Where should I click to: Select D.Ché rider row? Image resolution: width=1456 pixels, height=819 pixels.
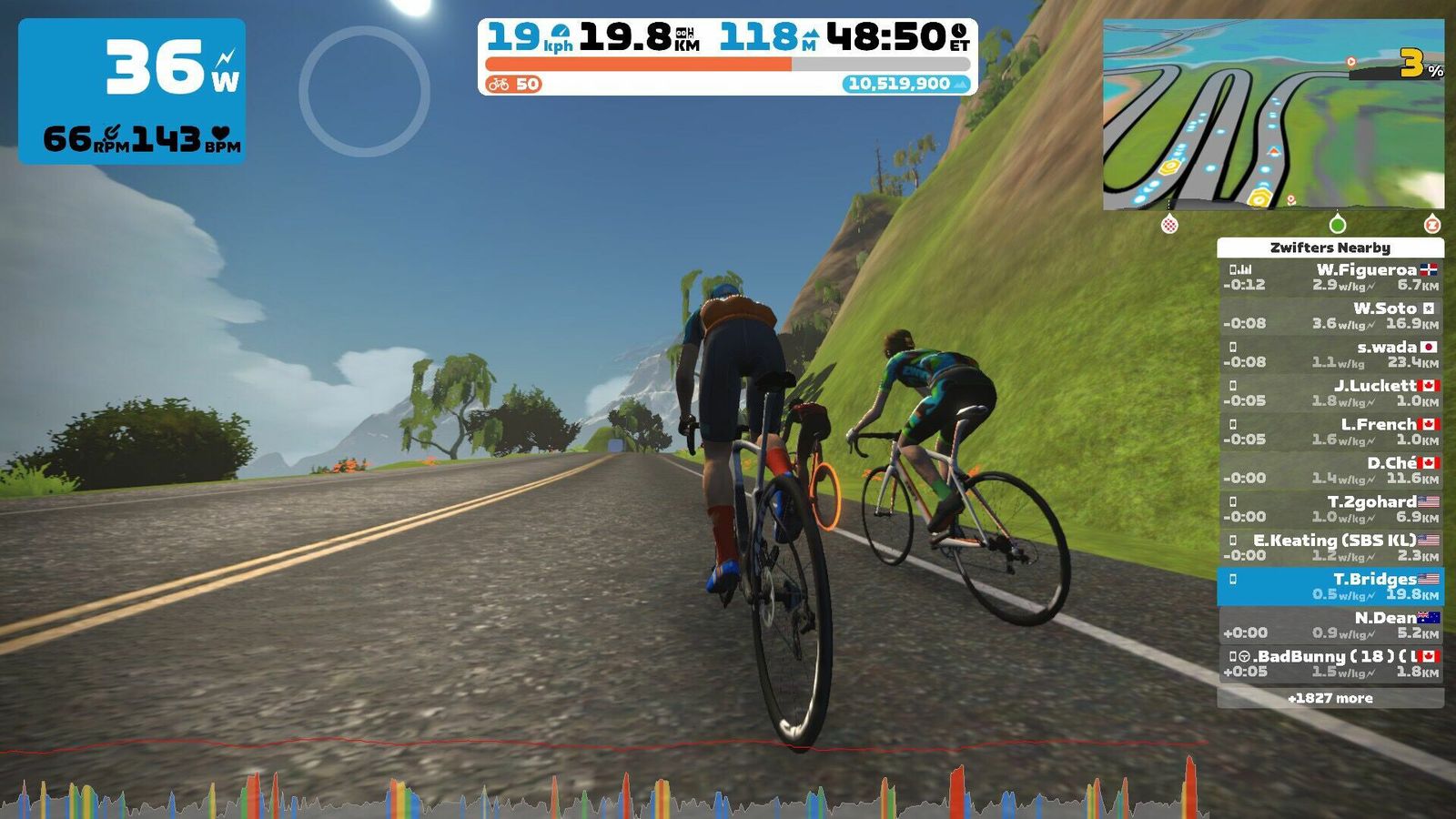[x=1330, y=470]
